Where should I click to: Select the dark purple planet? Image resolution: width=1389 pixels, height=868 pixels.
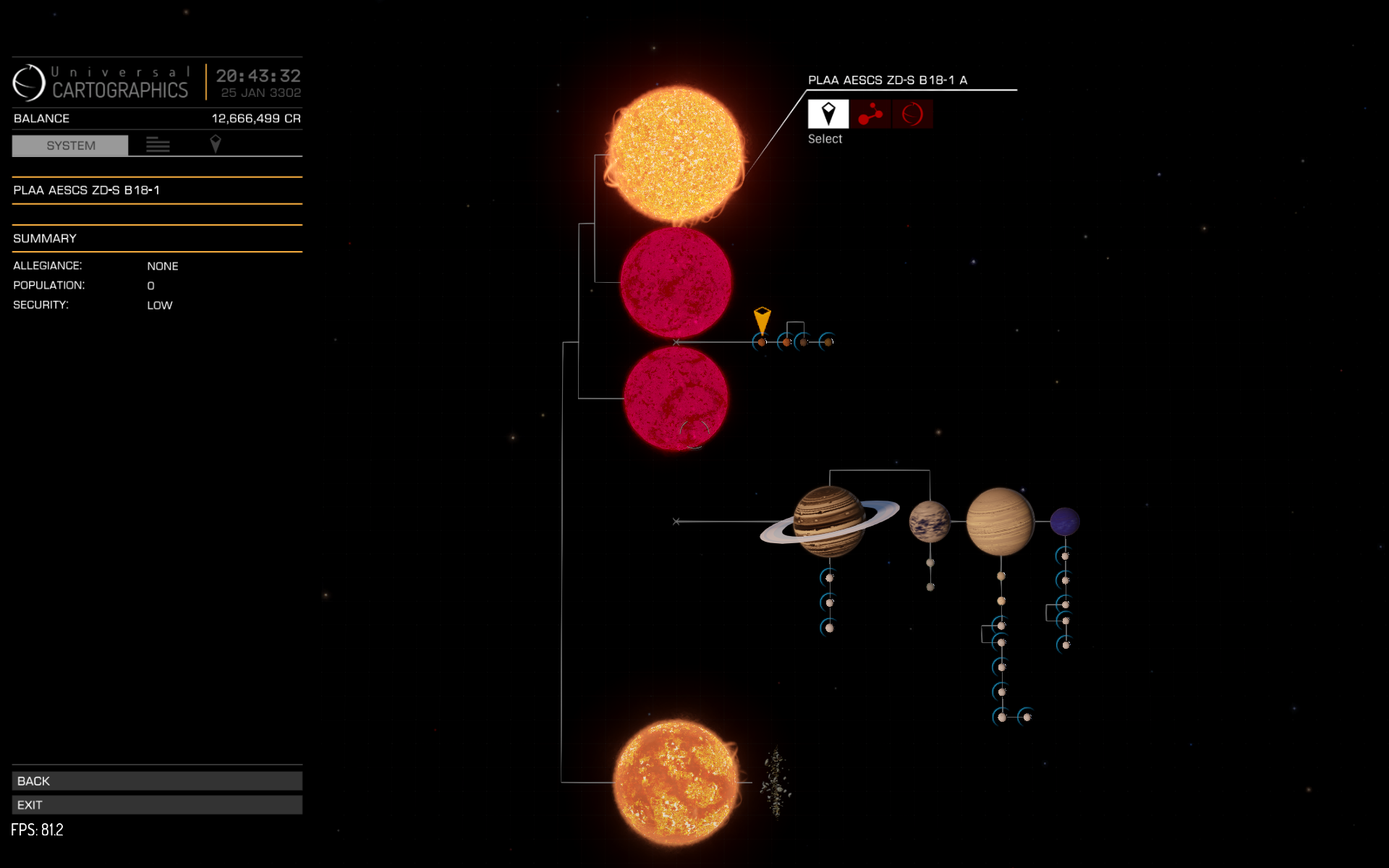[1064, 522]
